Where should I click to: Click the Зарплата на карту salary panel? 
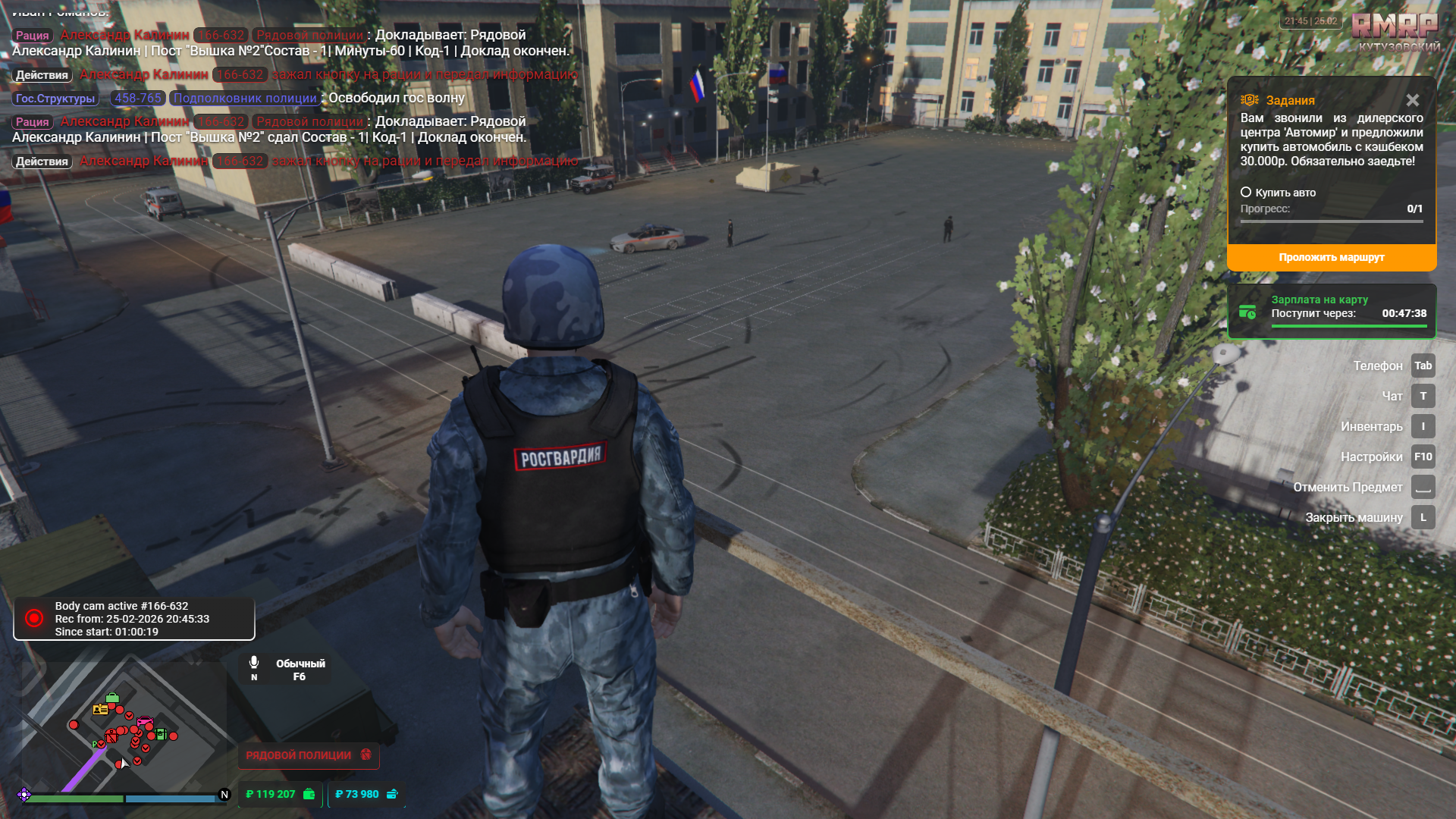click(x=1332, y=312)
